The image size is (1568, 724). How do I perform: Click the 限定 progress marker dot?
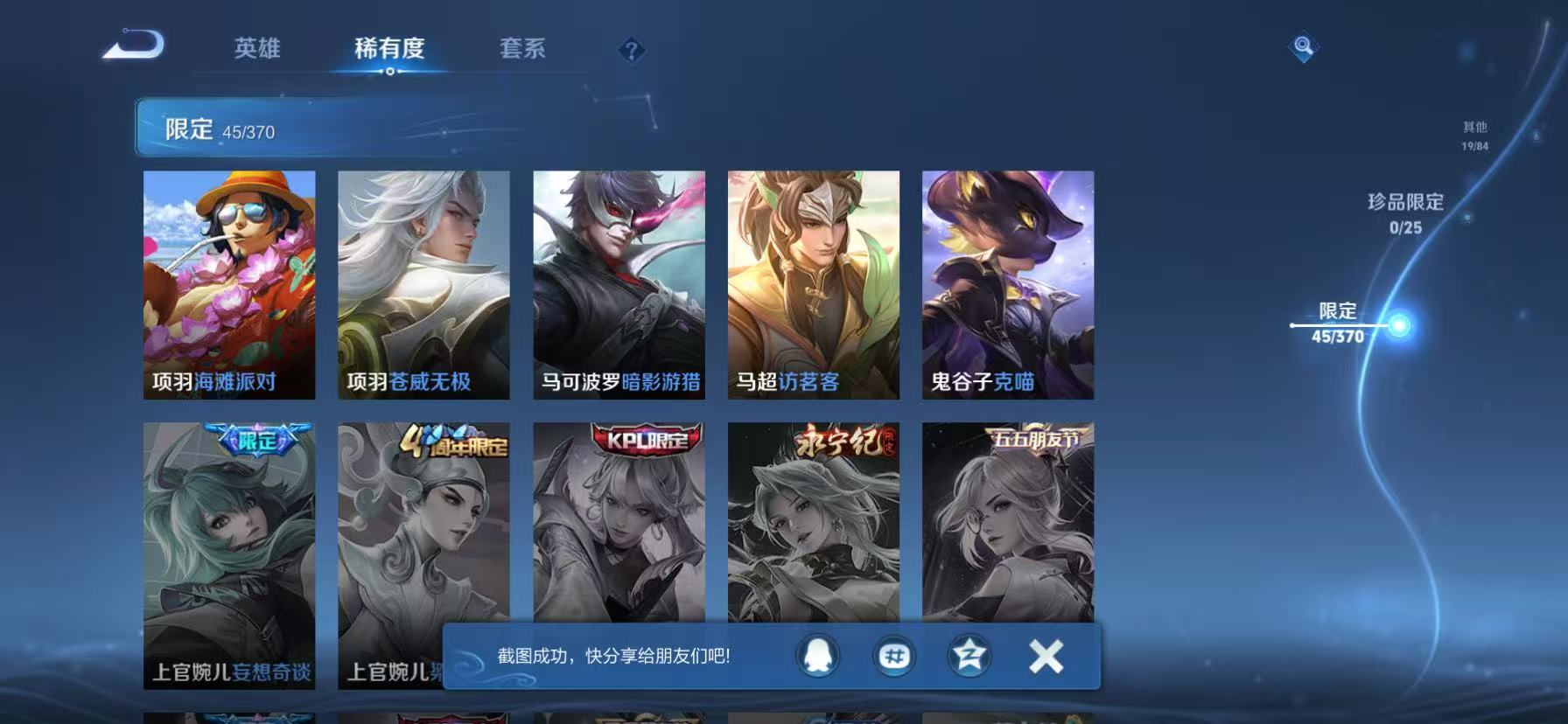tap(1401, 324)
